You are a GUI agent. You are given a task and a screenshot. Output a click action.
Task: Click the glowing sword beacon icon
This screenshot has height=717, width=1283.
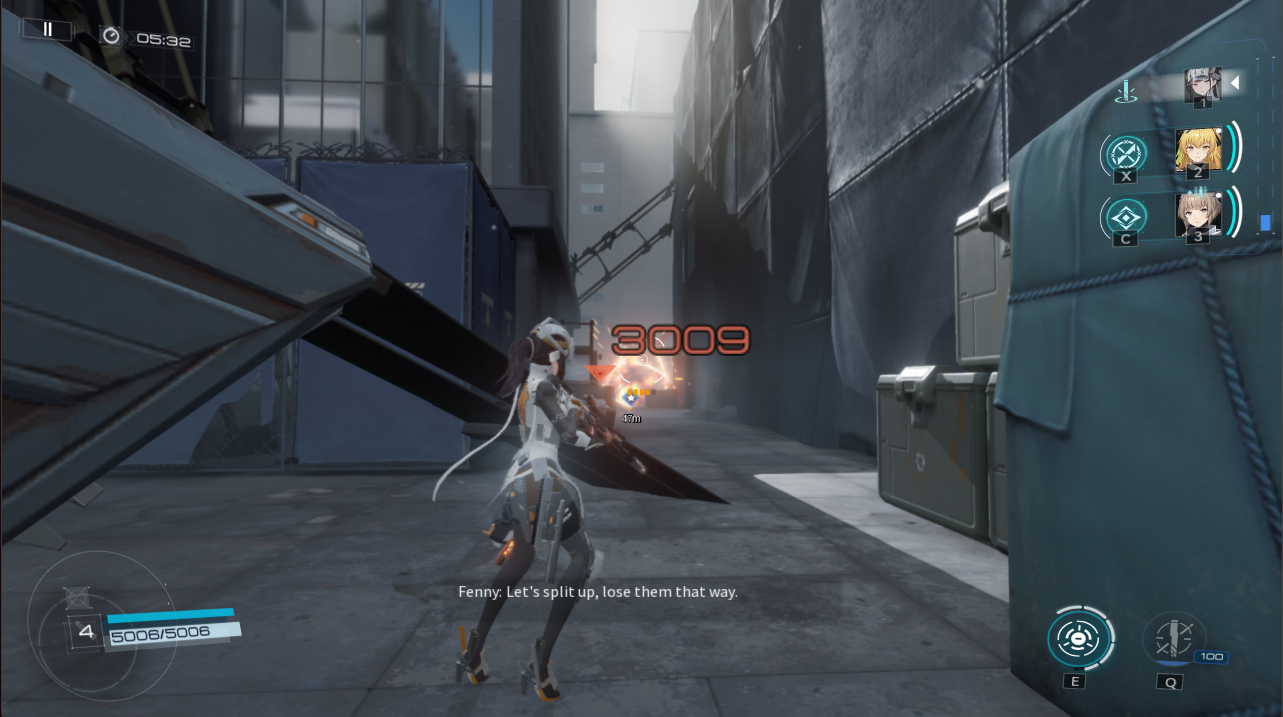(x=1127, y=93)
